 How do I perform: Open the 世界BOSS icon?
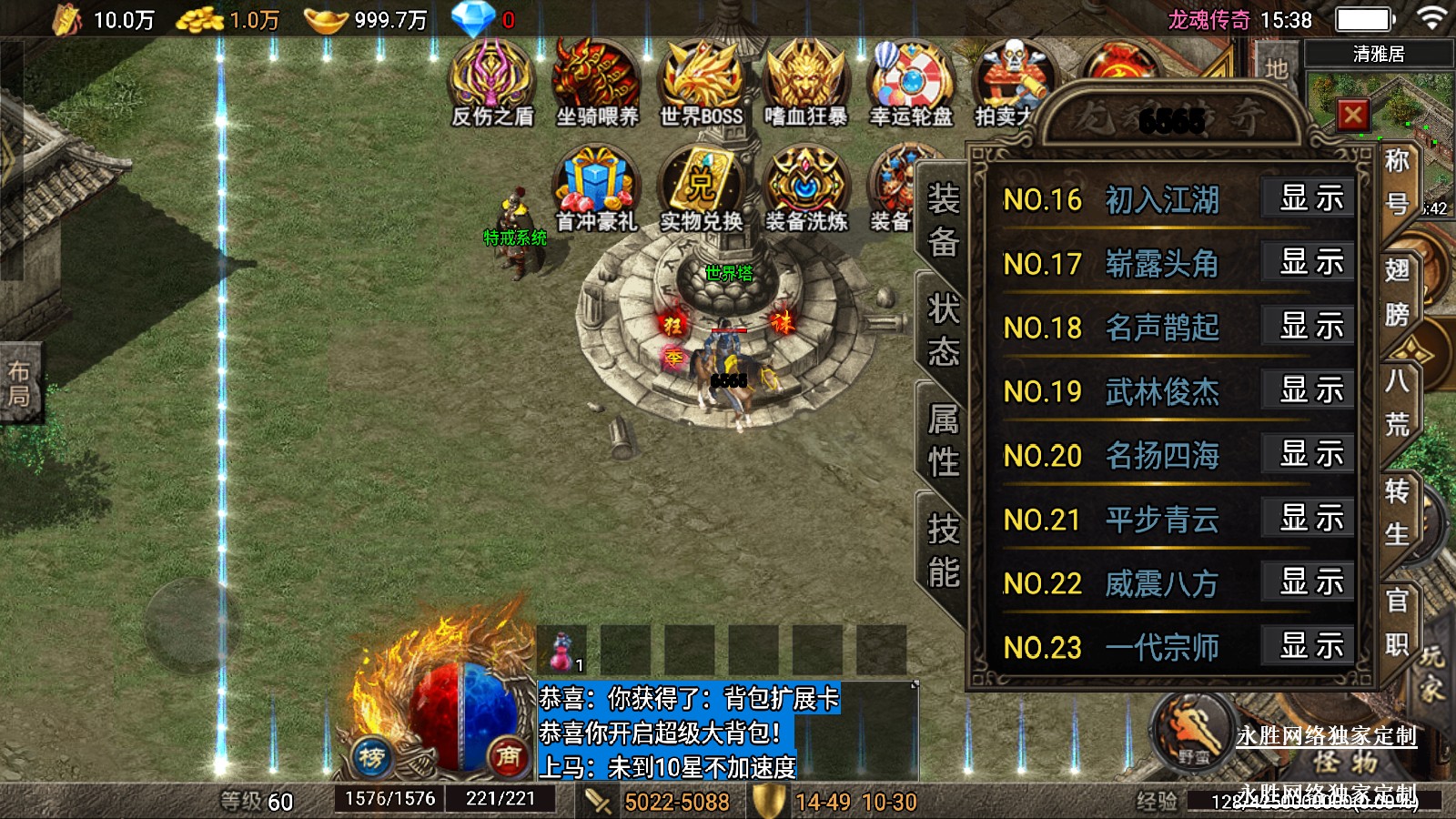(702, 84)
